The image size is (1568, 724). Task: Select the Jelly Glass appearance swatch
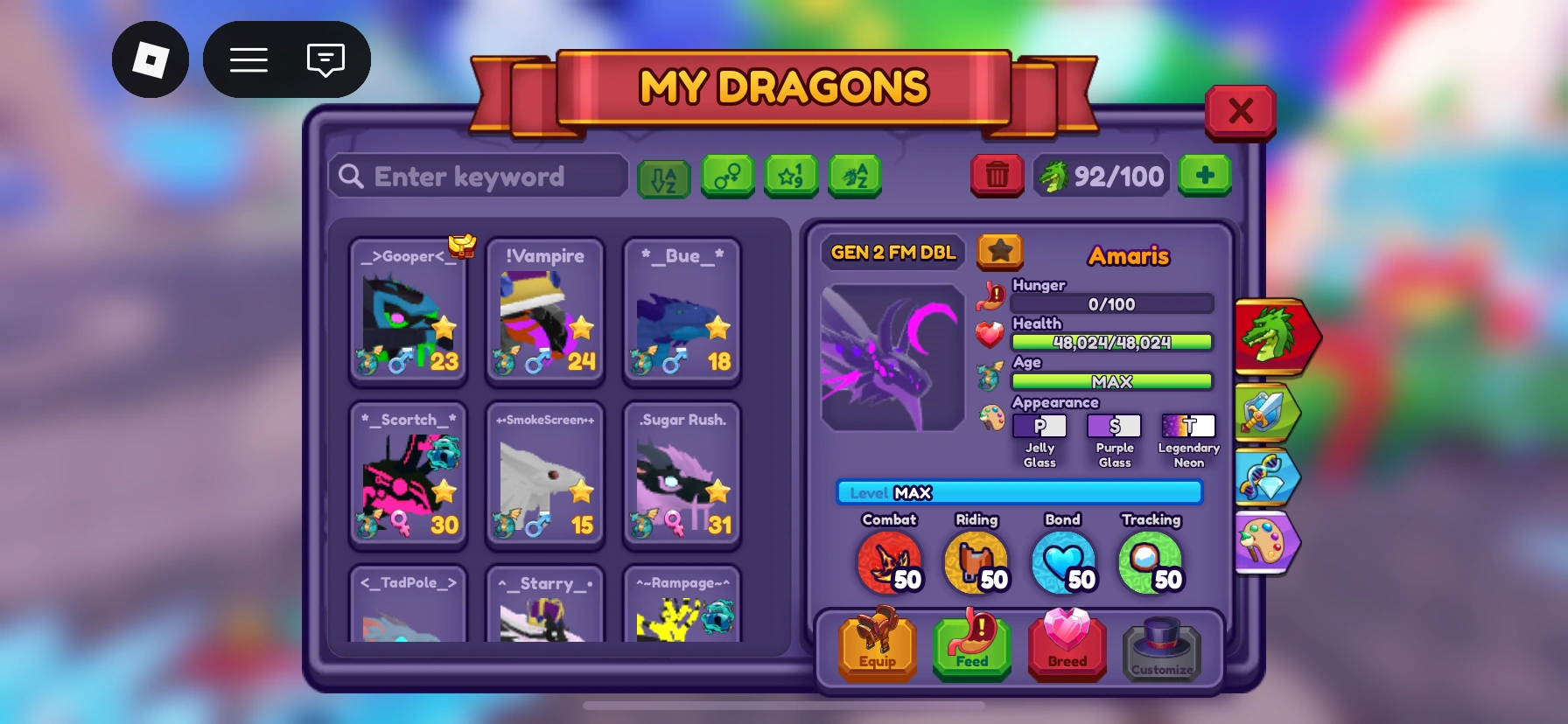1039,426
